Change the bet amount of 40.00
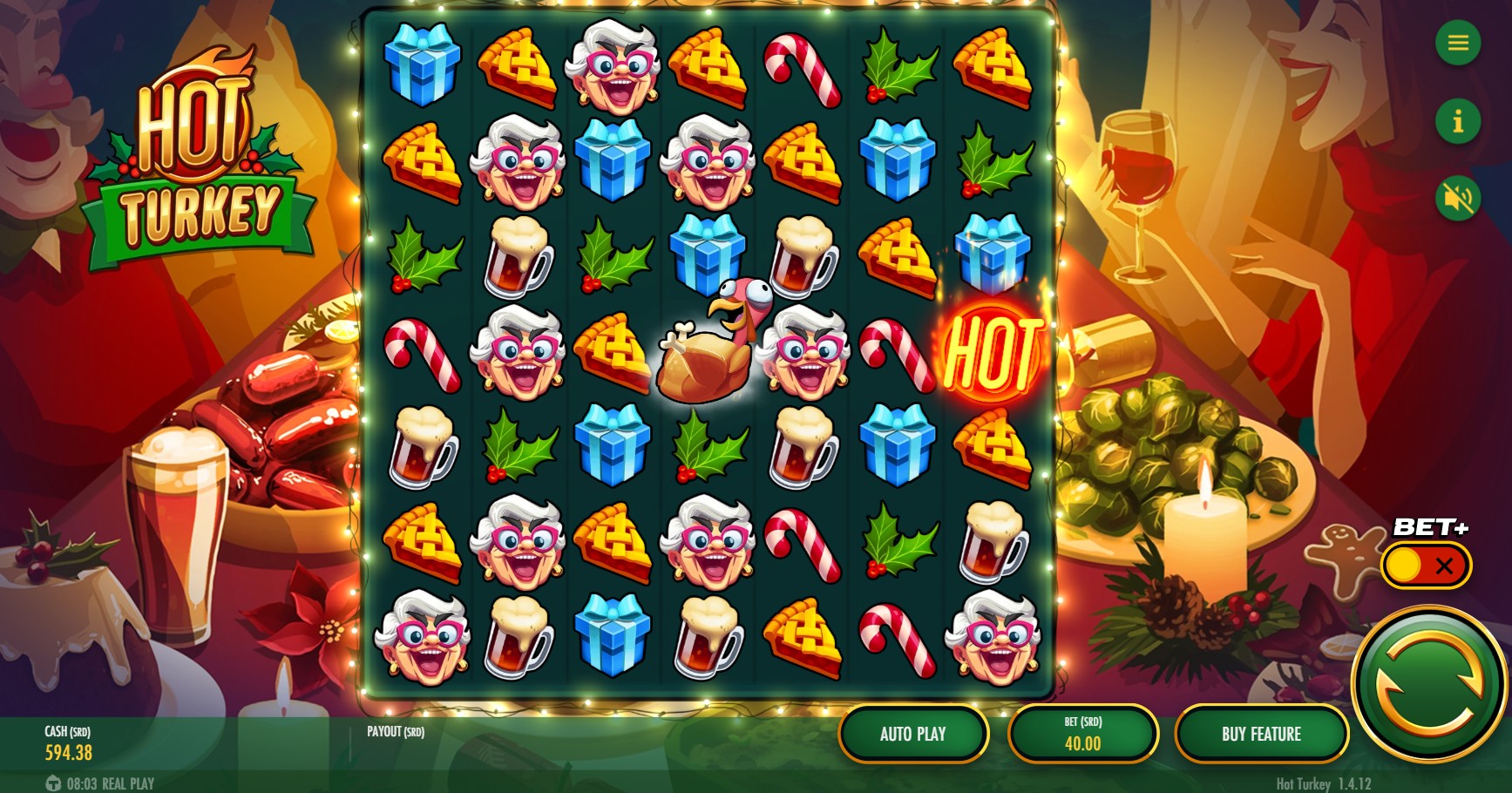 coord(1082,734)
